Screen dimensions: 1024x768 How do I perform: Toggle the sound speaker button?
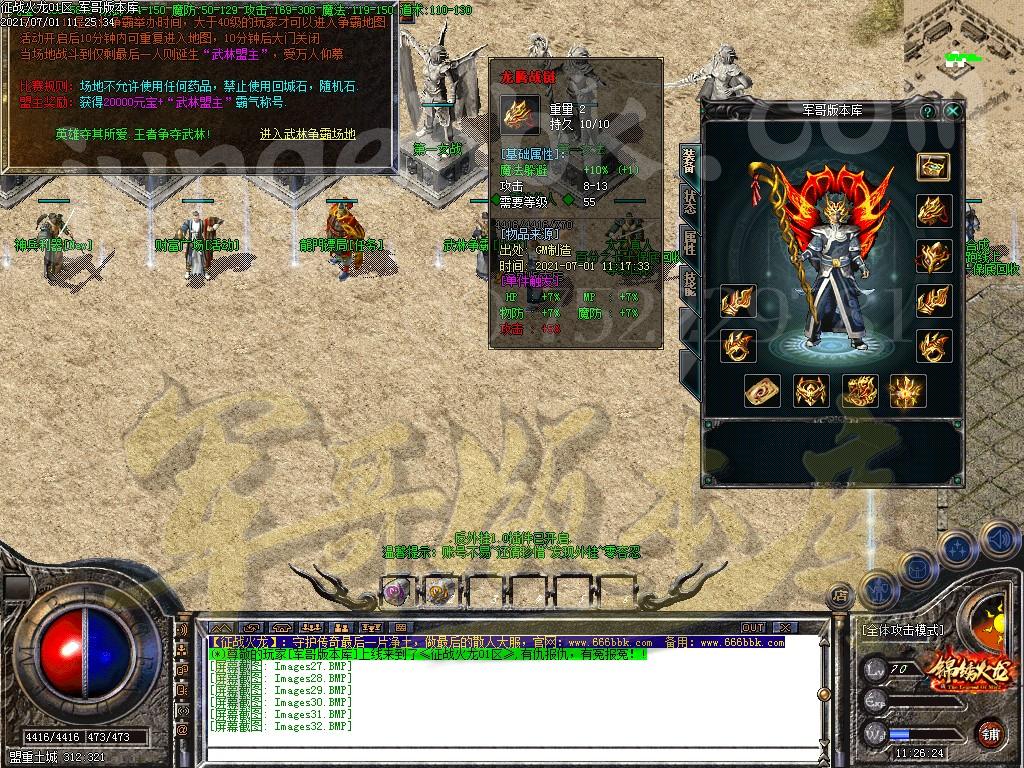click(997, 538)
